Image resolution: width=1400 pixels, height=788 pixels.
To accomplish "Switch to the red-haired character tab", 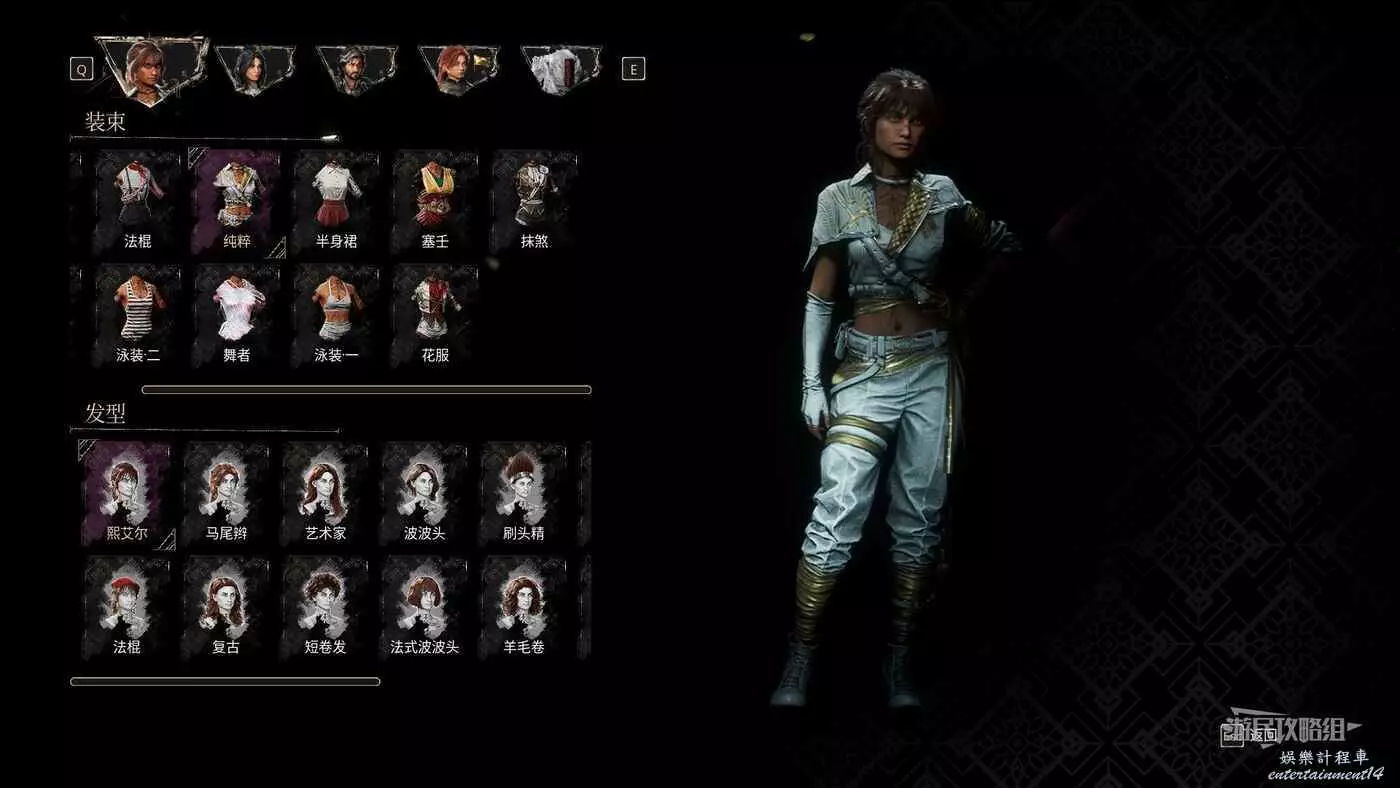I will [457, 68].
